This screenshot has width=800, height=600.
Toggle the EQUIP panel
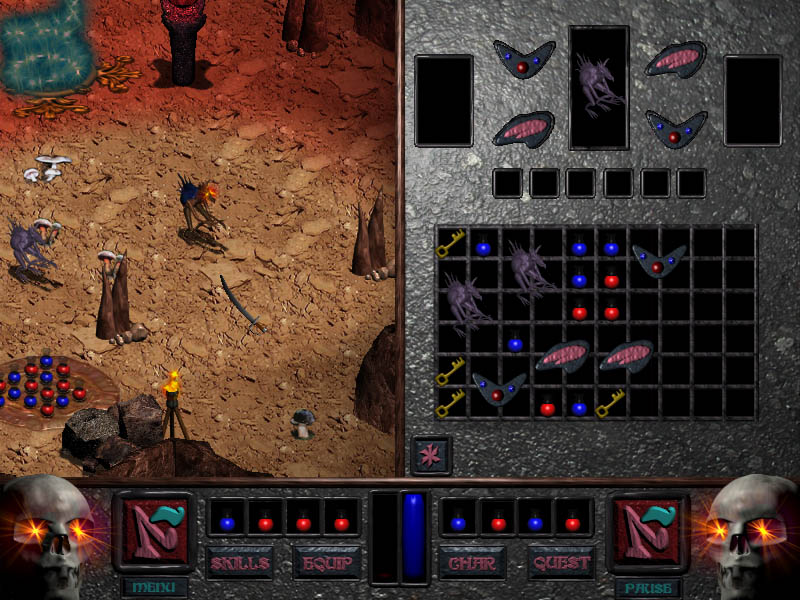pos(326,563)
